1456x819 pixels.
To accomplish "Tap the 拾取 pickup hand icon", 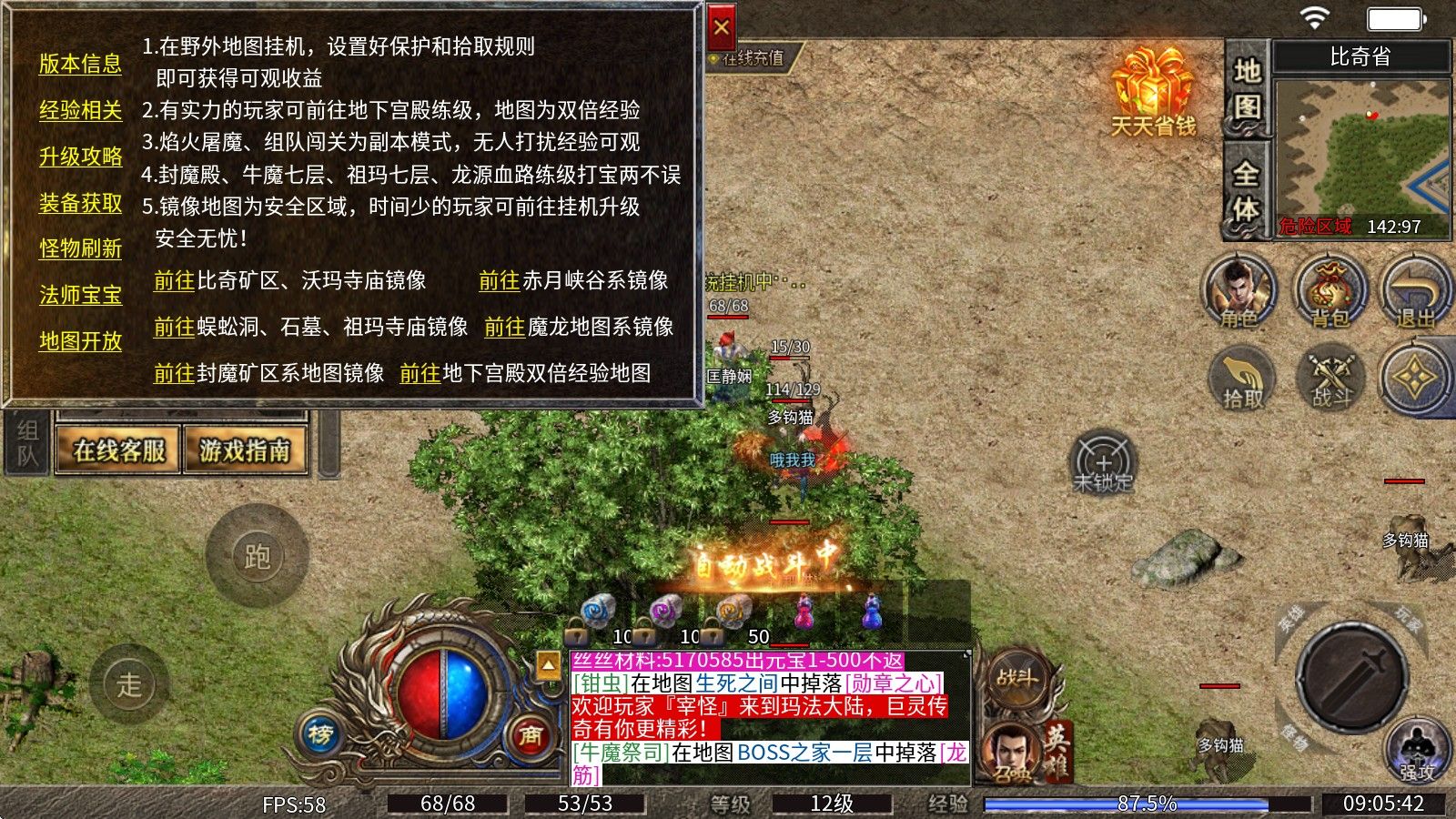I will 1239,379.
